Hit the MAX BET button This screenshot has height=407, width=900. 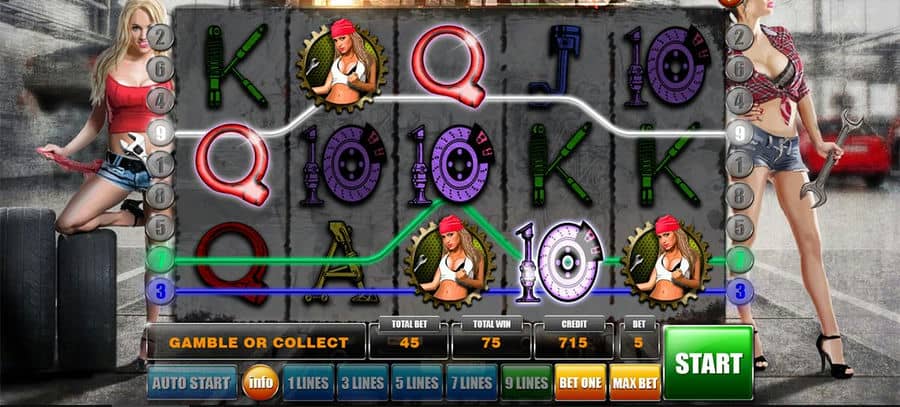point(634,382)
